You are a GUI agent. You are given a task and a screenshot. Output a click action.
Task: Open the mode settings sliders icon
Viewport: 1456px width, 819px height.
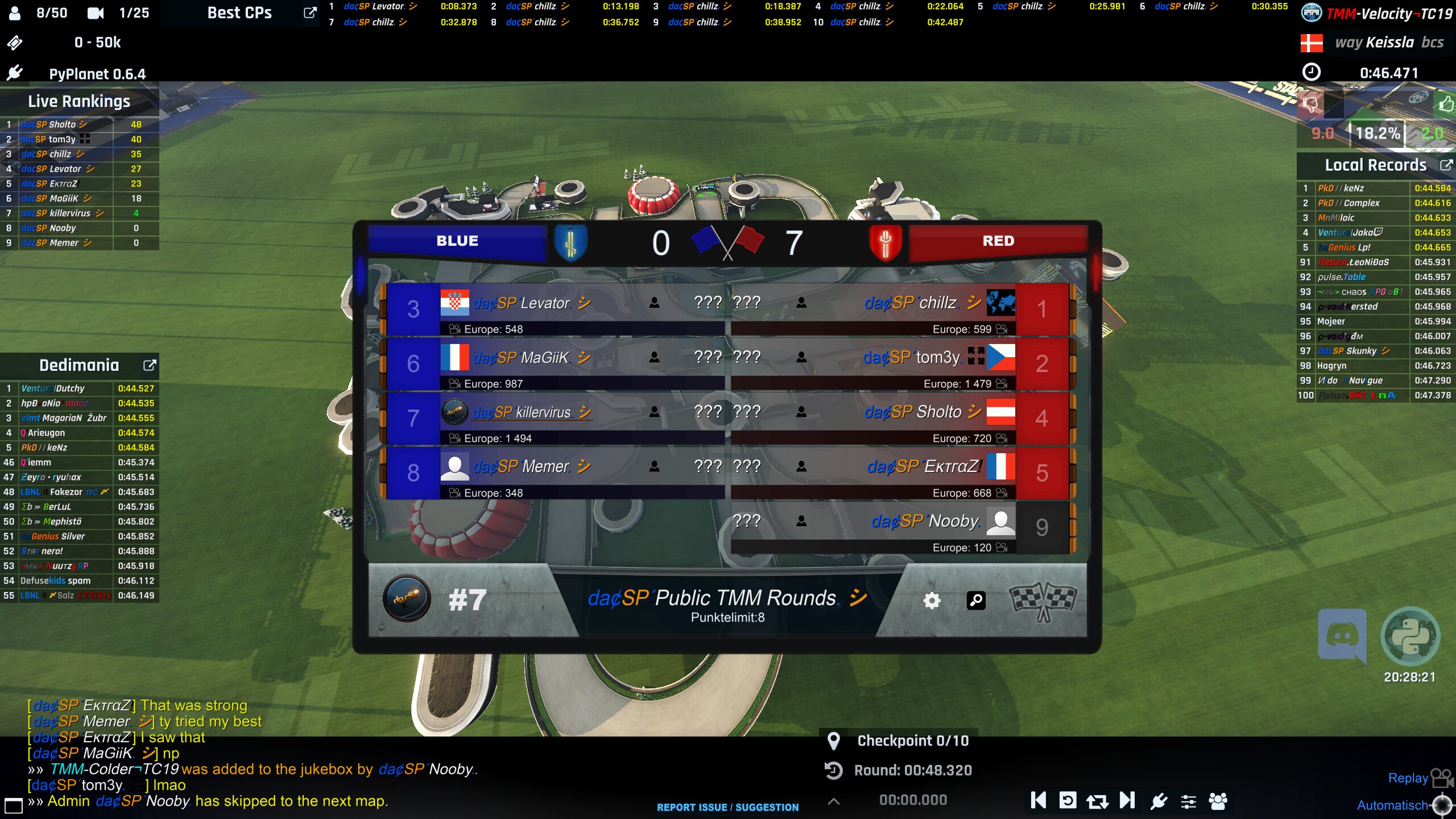pos(1188,801)
